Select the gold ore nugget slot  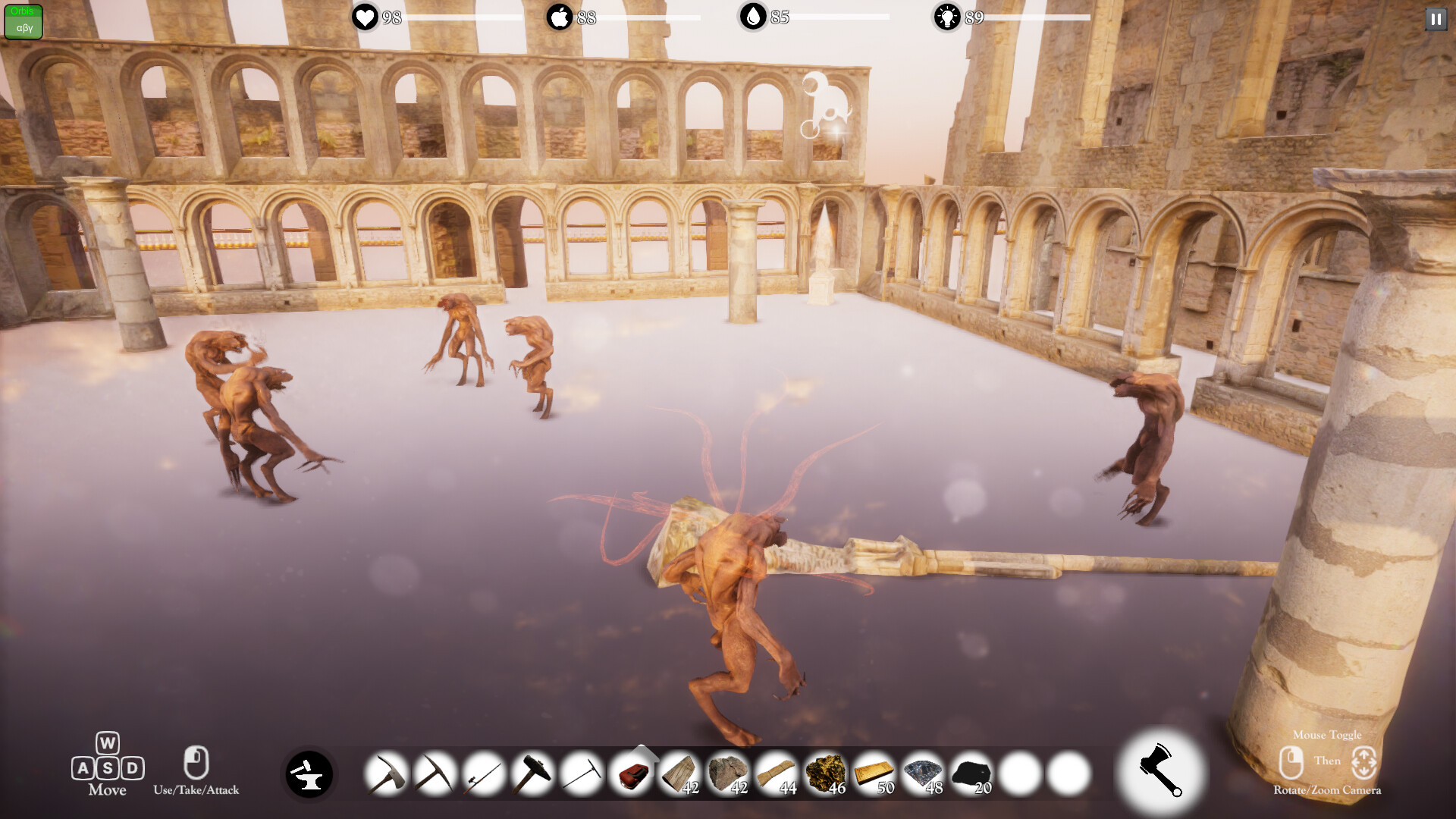pyautogui.click(x=825, y=774)
